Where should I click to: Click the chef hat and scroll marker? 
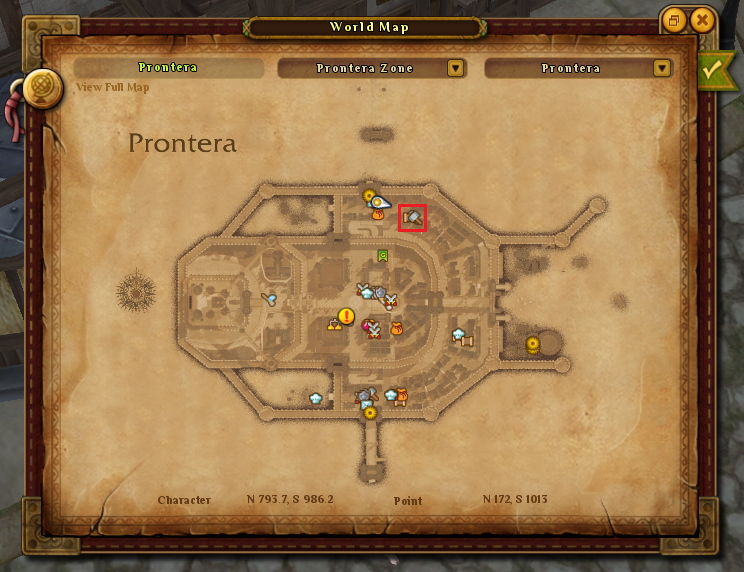coord(461,337)
